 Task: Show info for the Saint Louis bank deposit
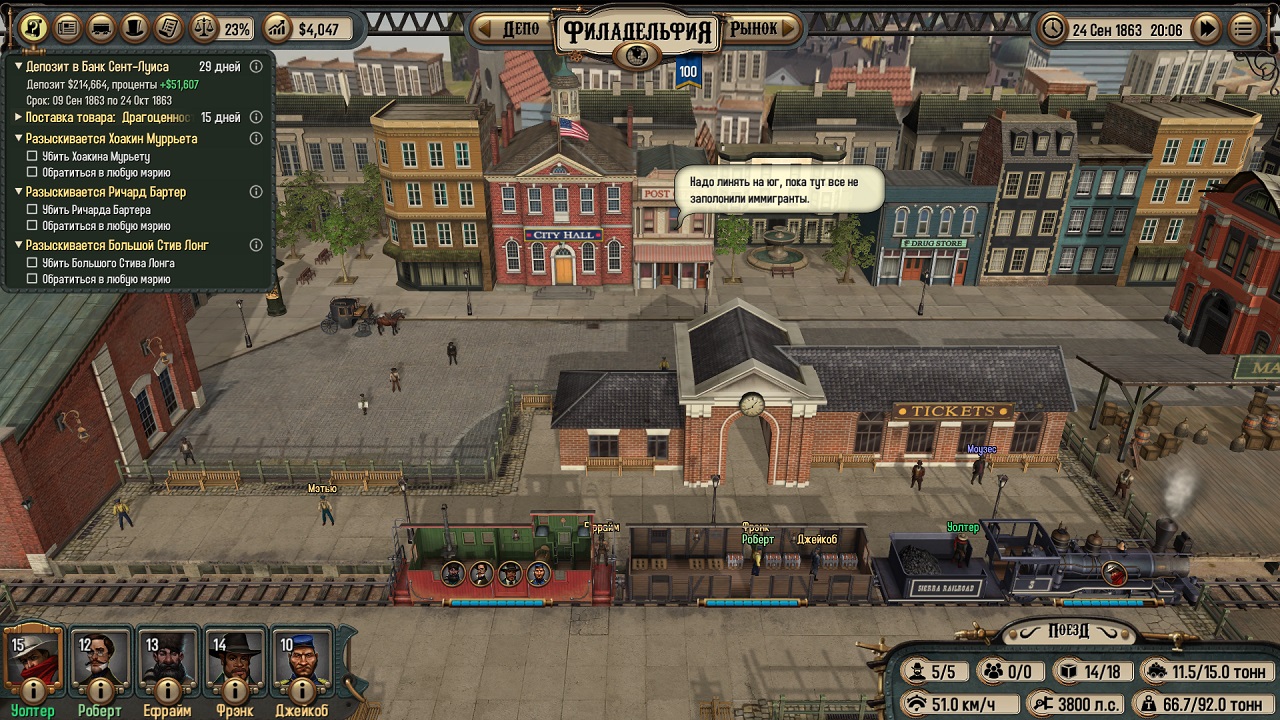tap(256, 67)
